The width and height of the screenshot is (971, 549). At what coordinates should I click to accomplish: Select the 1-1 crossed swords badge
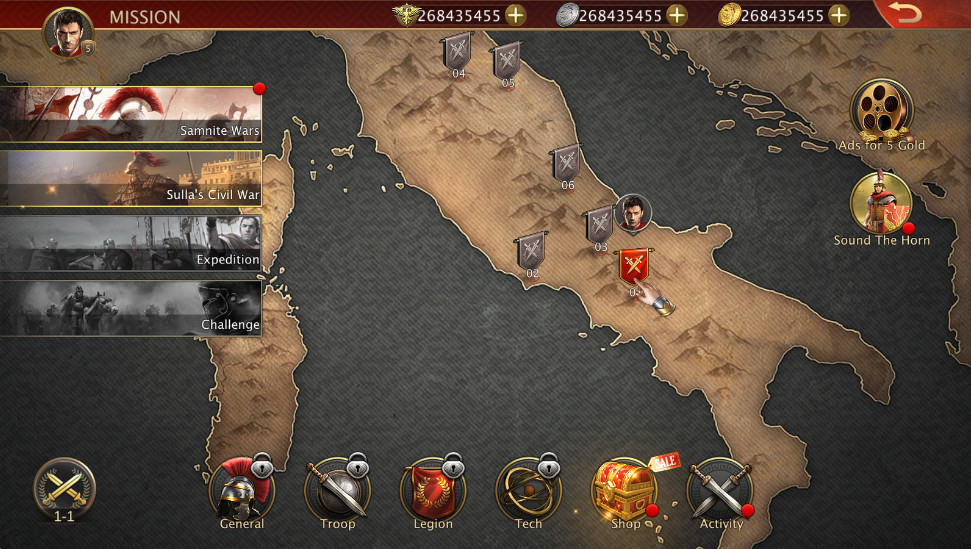click(x=64, y=490)
